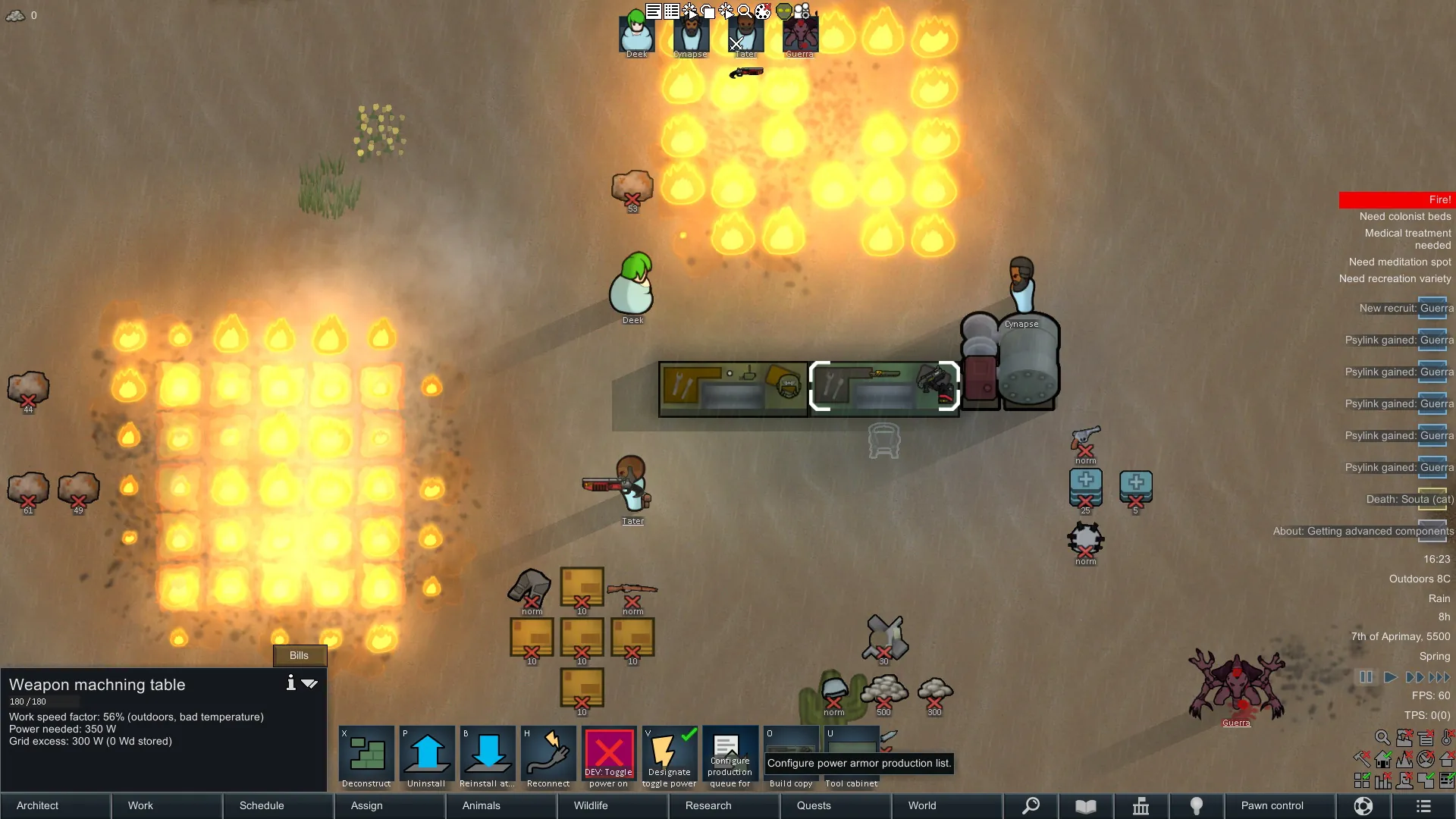1456x819 pixels.
Task: Open the information 'i' button
Action: pos(290,683)
